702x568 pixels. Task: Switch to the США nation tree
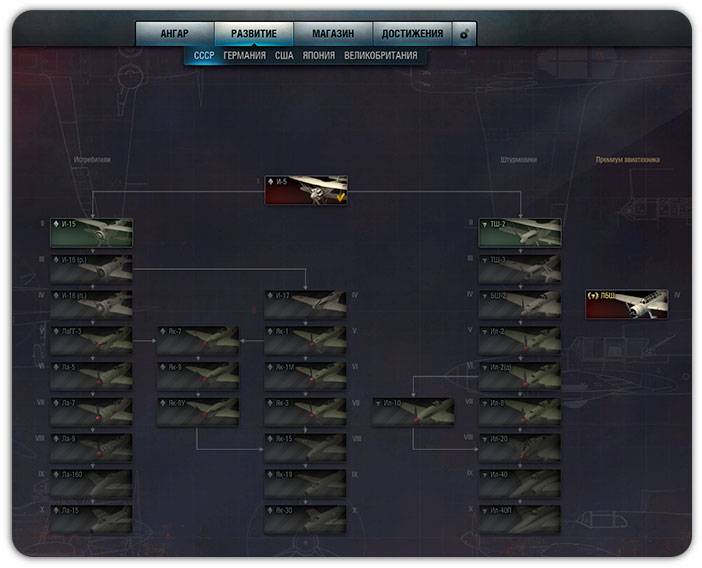(x=283, y=56)
